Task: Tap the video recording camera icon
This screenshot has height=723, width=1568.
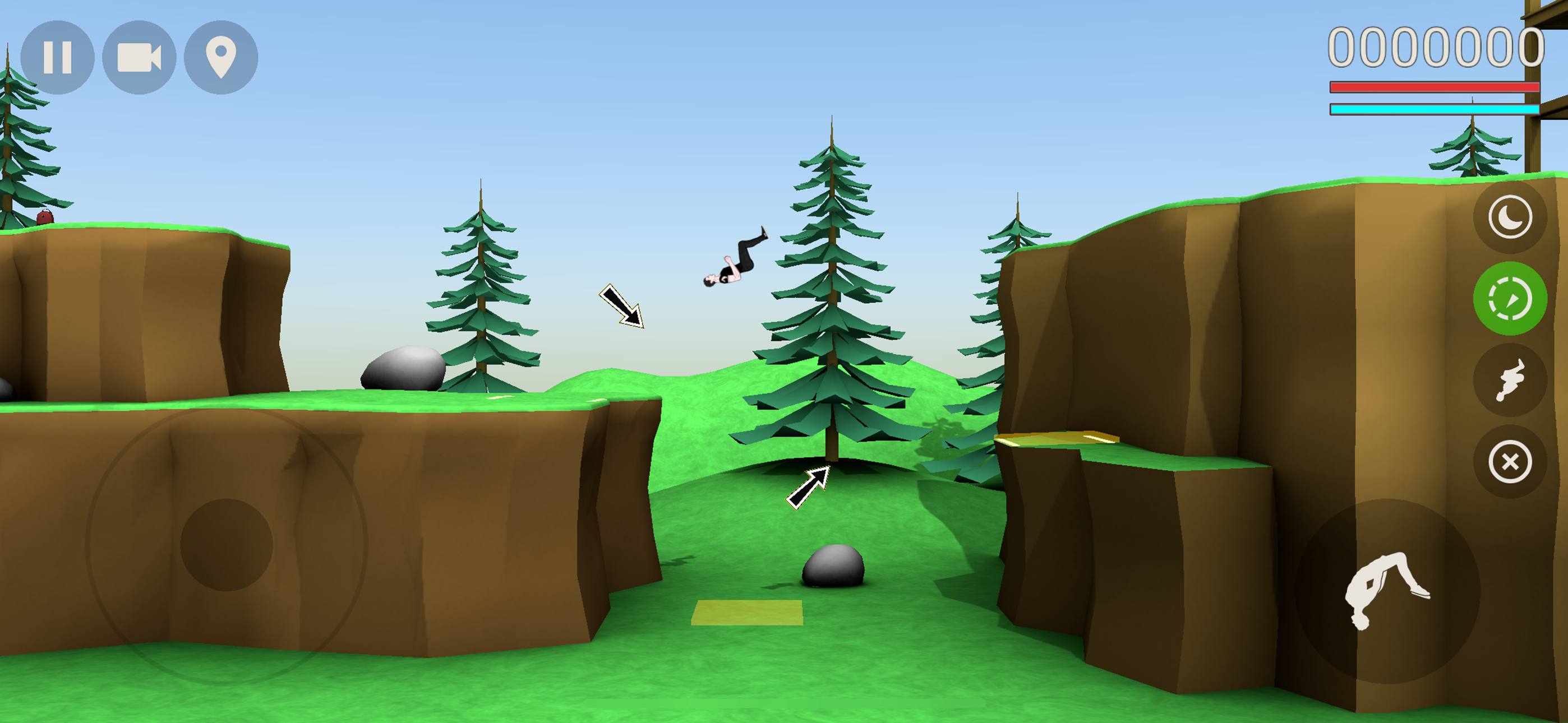Action: (141, 57)
